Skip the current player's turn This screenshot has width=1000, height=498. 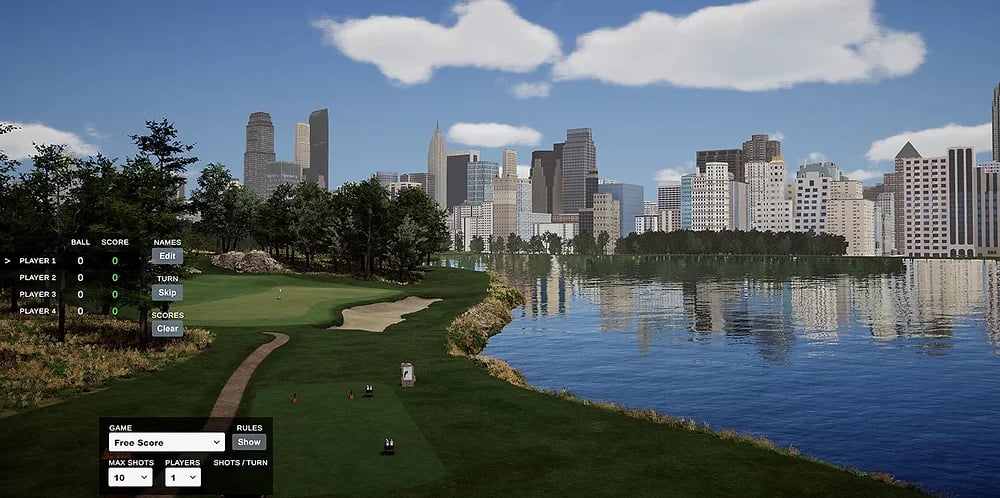[x=167, y=292]
